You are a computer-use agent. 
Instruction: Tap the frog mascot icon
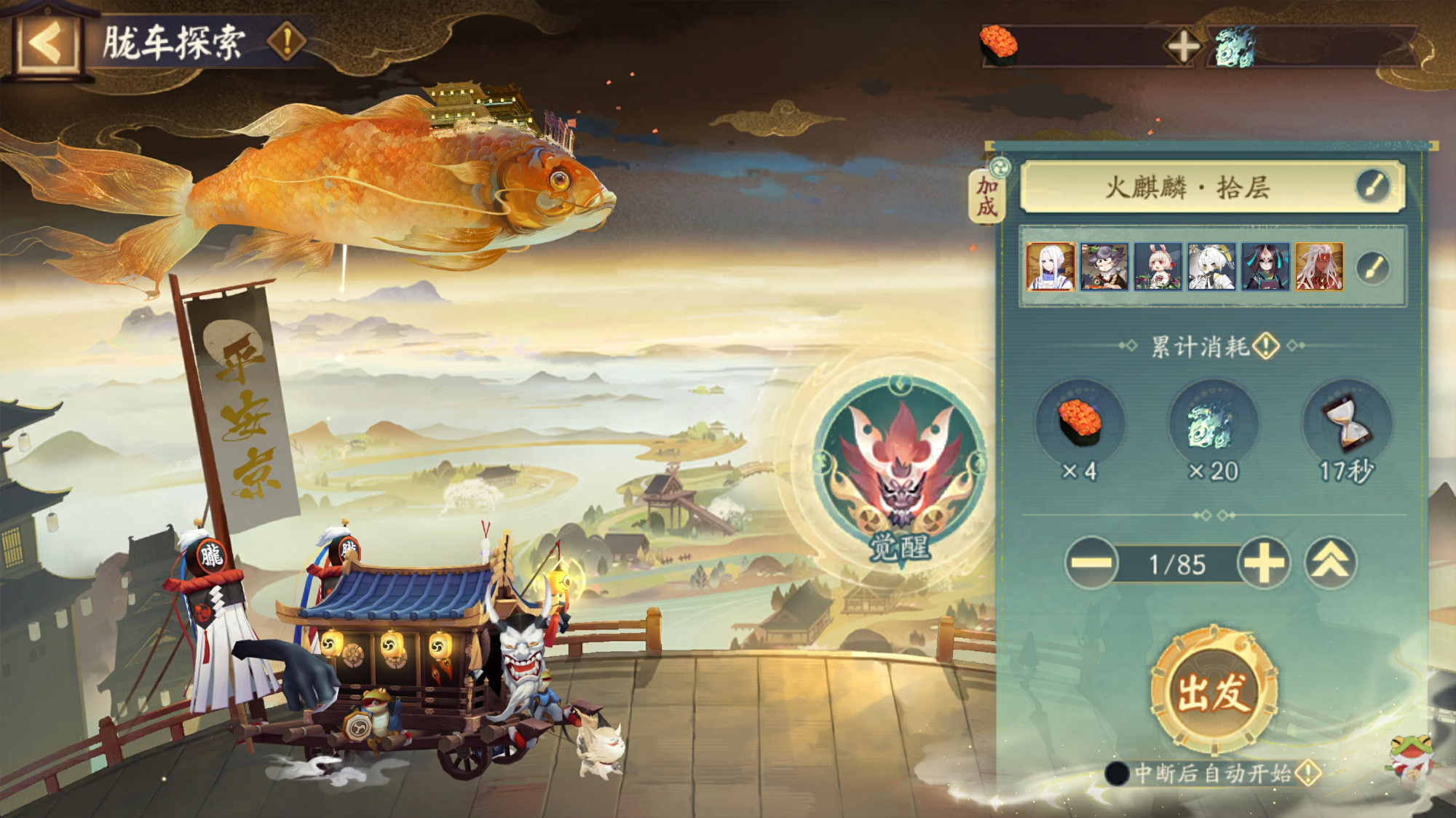1412,758
